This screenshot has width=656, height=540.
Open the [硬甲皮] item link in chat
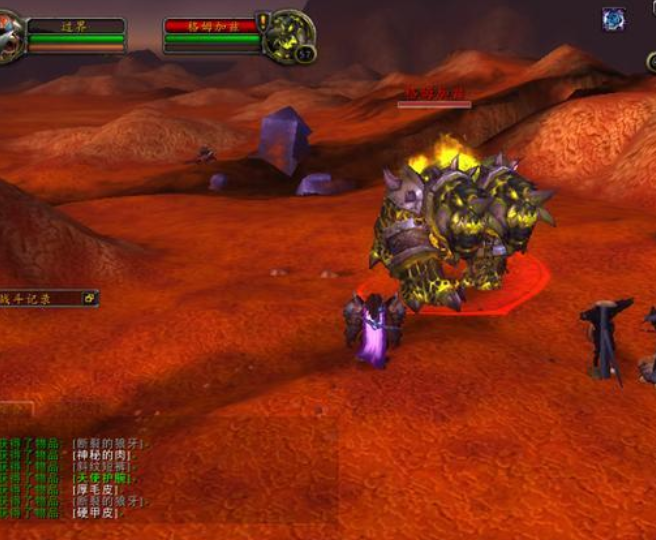pyautogui.click(x=98, y=513)
